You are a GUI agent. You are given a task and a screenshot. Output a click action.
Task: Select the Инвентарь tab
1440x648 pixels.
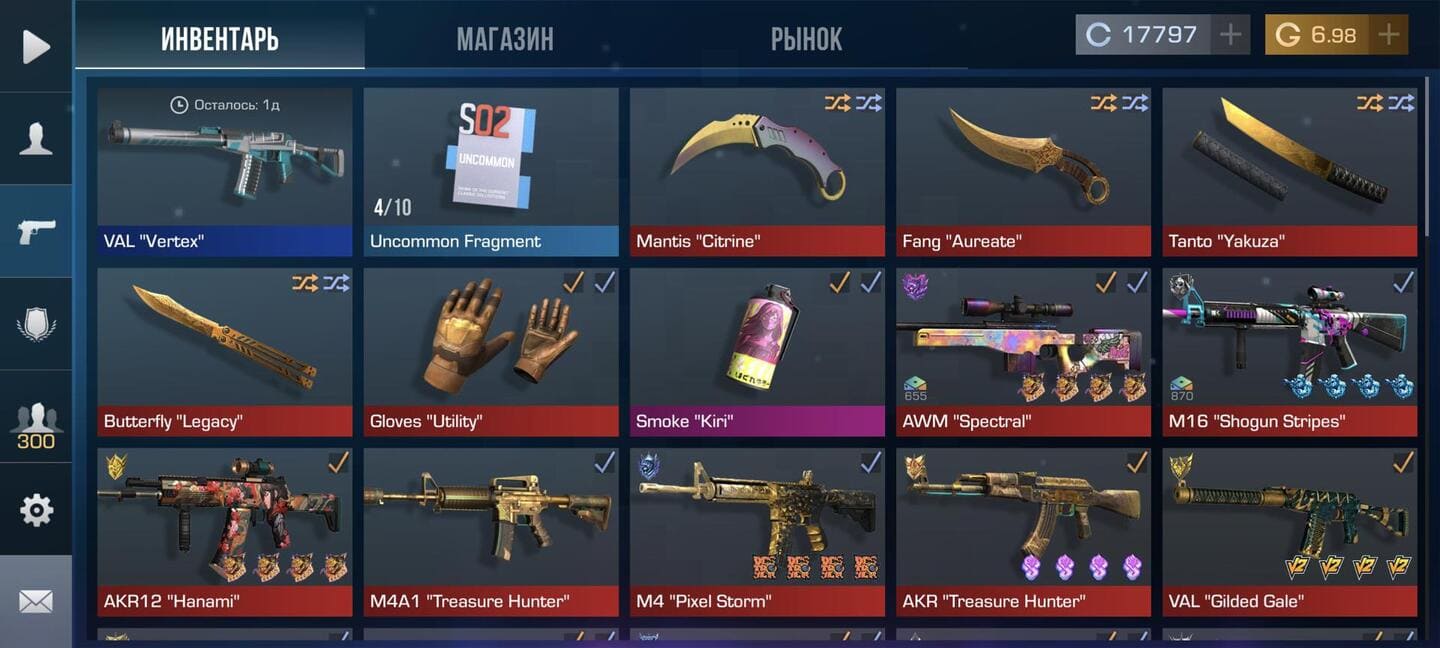point(220,39)
